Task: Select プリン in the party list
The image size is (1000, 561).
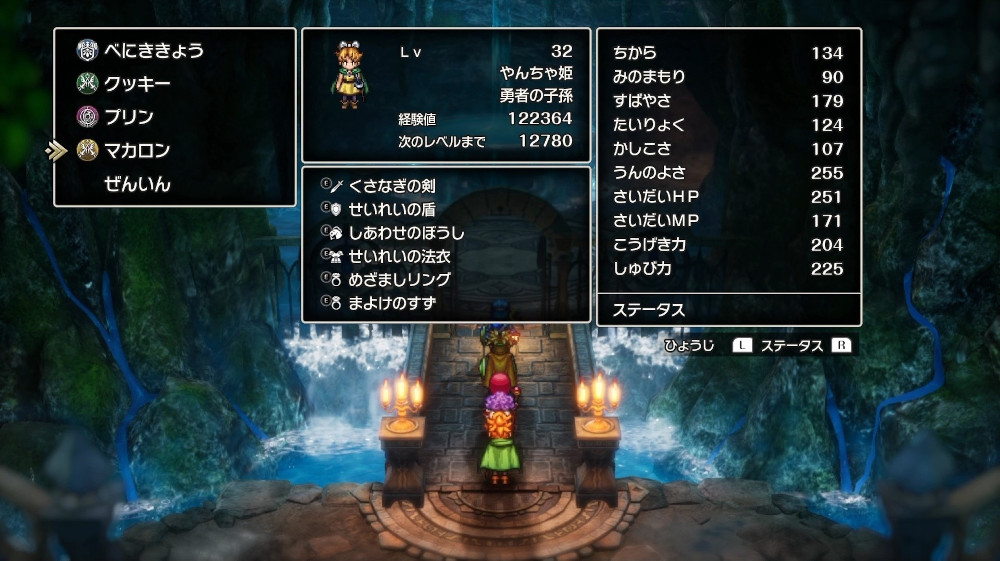Action: 129,117
